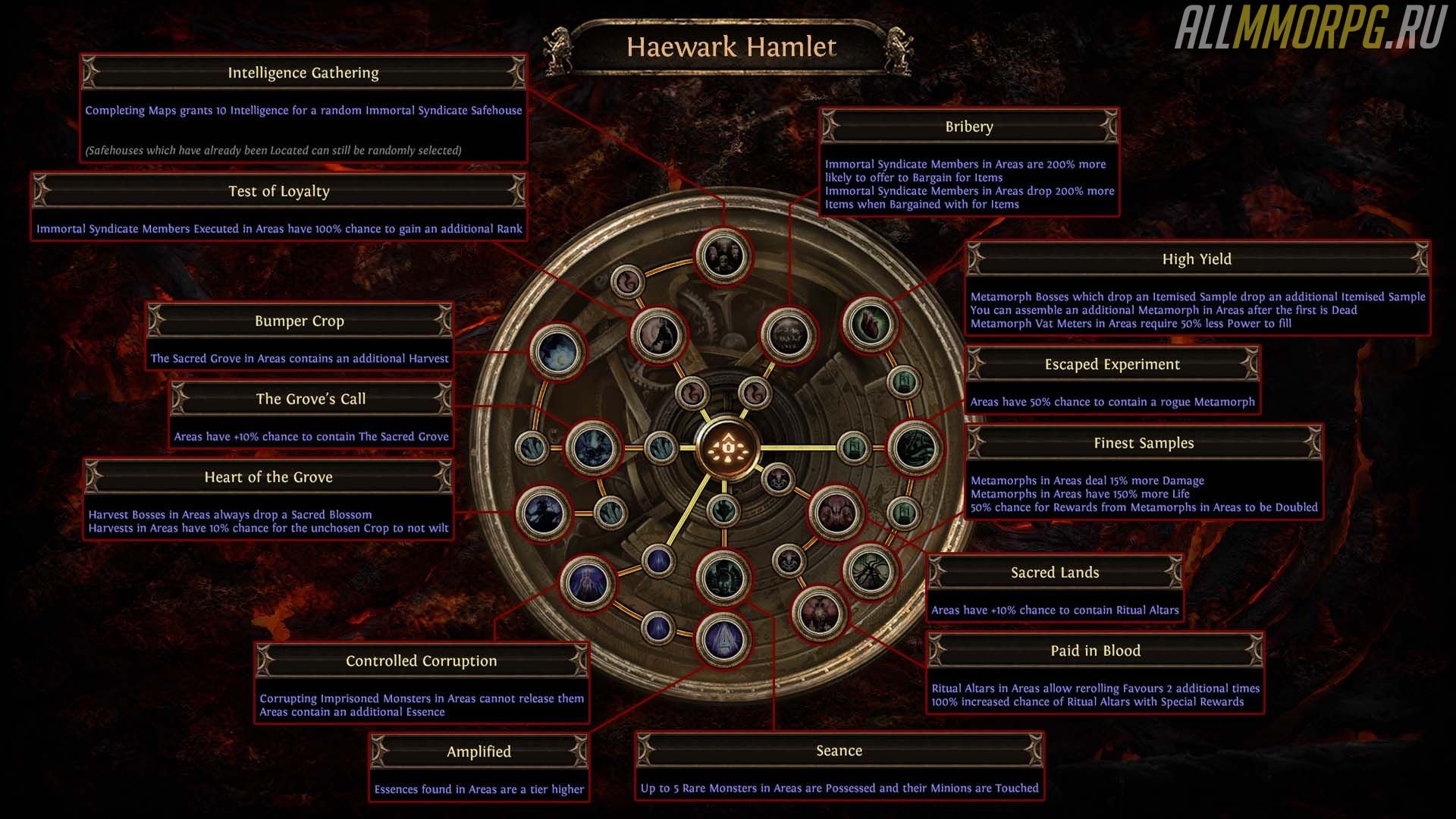Click the glowing central tree hub node
This screenshot has height=819, width=1456.
pyautogui.click(x=727, y=447)
